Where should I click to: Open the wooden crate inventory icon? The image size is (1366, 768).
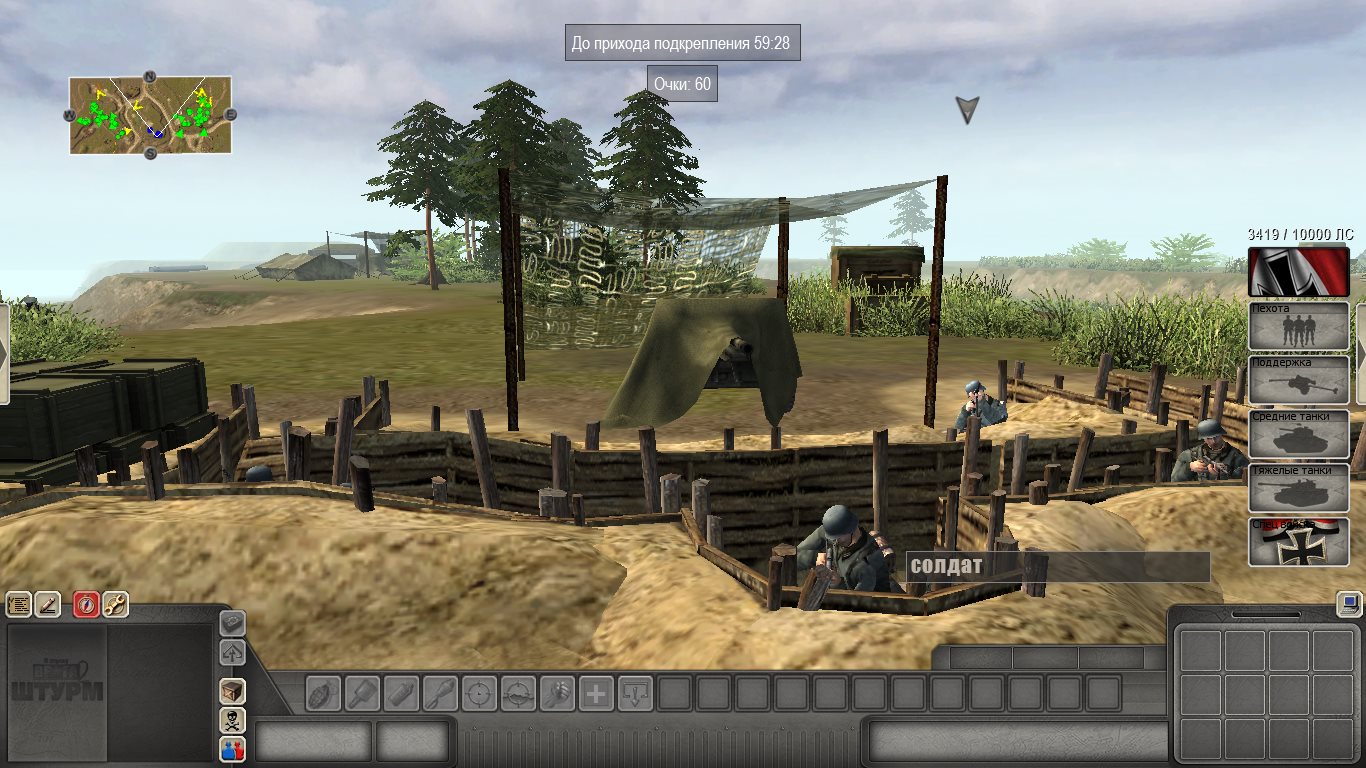tap(232, 691)
